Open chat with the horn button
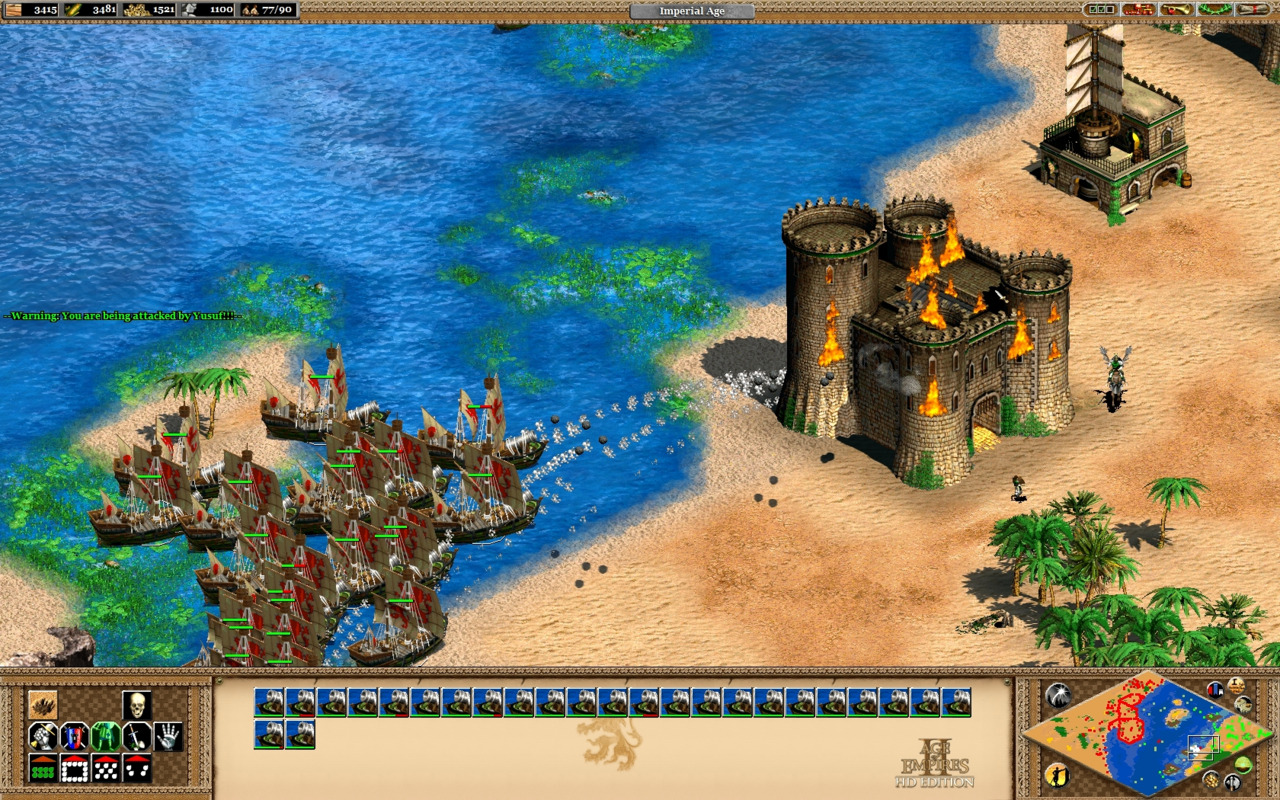The height and width of the screenshot is (800, 1280). pos(1175,10)
